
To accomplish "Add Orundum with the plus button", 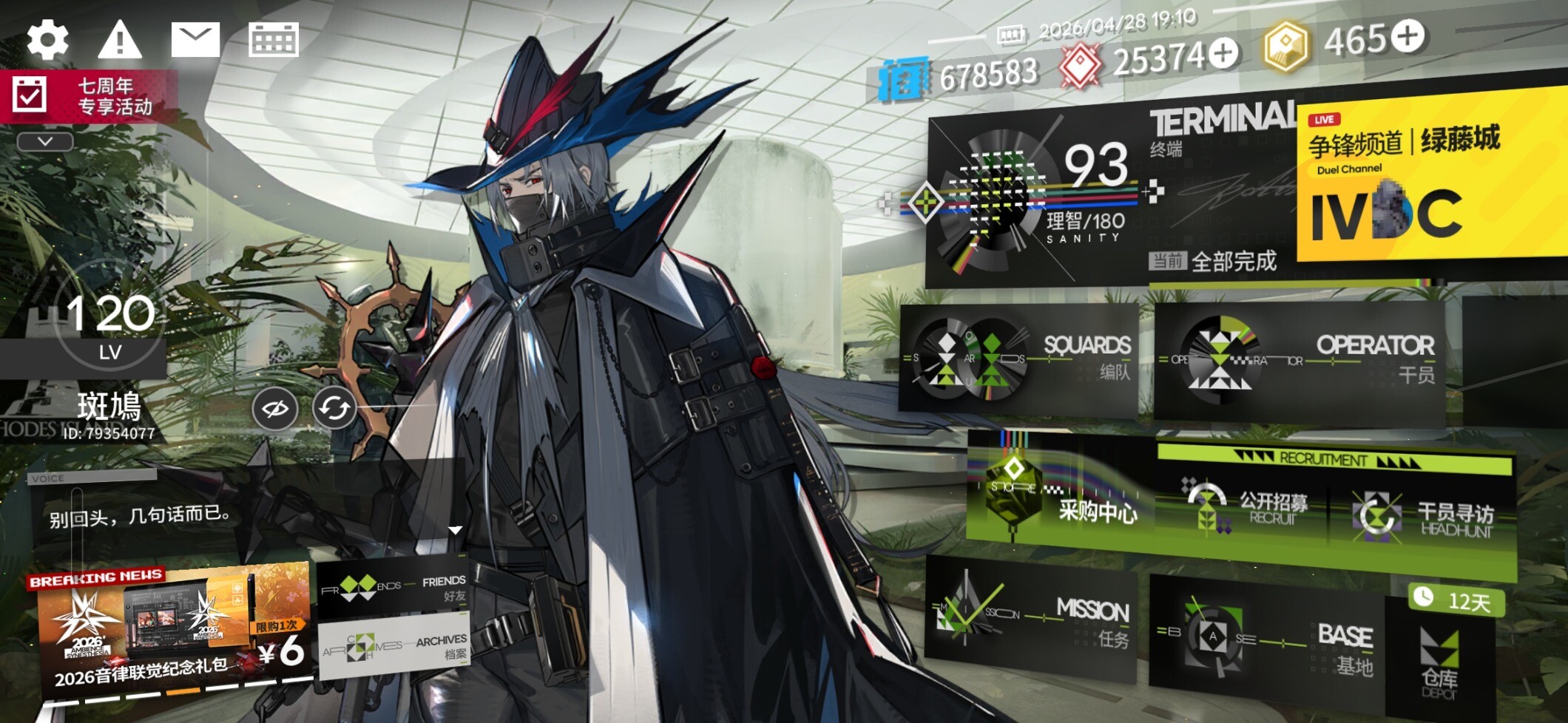I will click(1223, 53).
